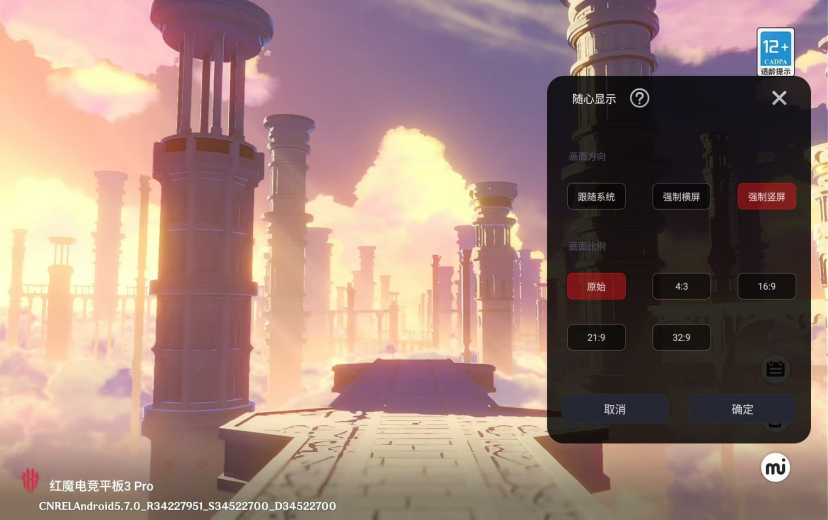Open the question mark help icon
This screenshot has height=520, width=828.
(640, 98)
